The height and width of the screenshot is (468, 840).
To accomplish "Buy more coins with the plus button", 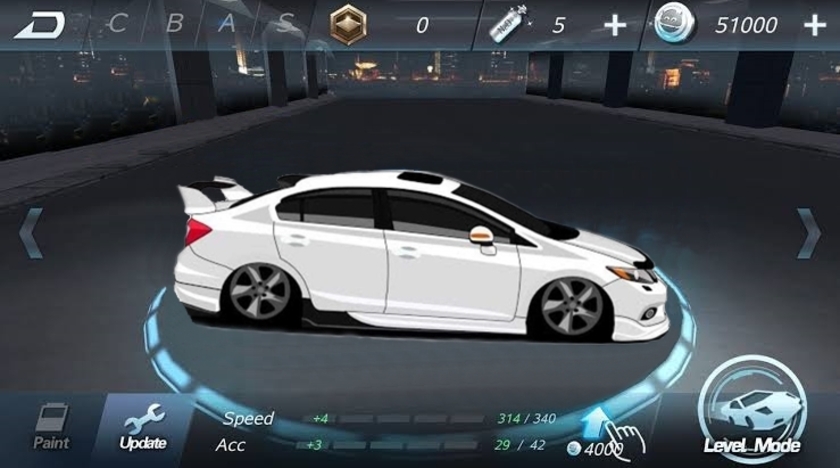I will [814, 26].
